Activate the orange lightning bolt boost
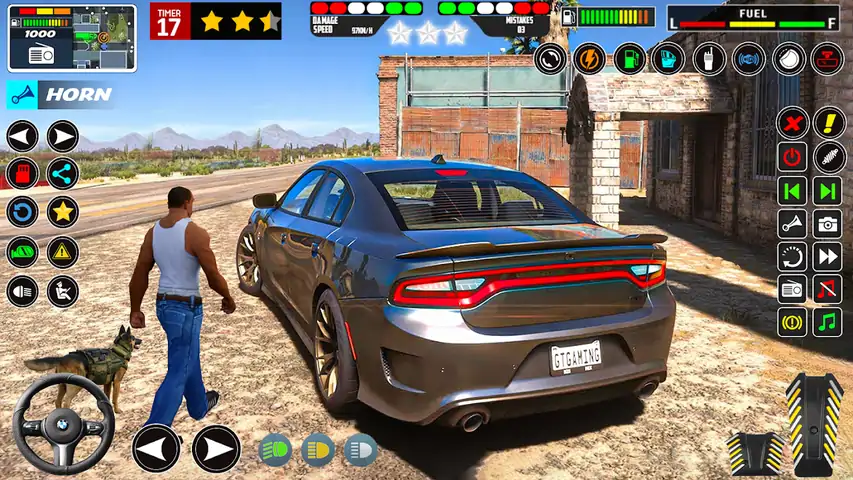This screenshot has width=853, height=480. pyautogui.click(x=590, y=58)
